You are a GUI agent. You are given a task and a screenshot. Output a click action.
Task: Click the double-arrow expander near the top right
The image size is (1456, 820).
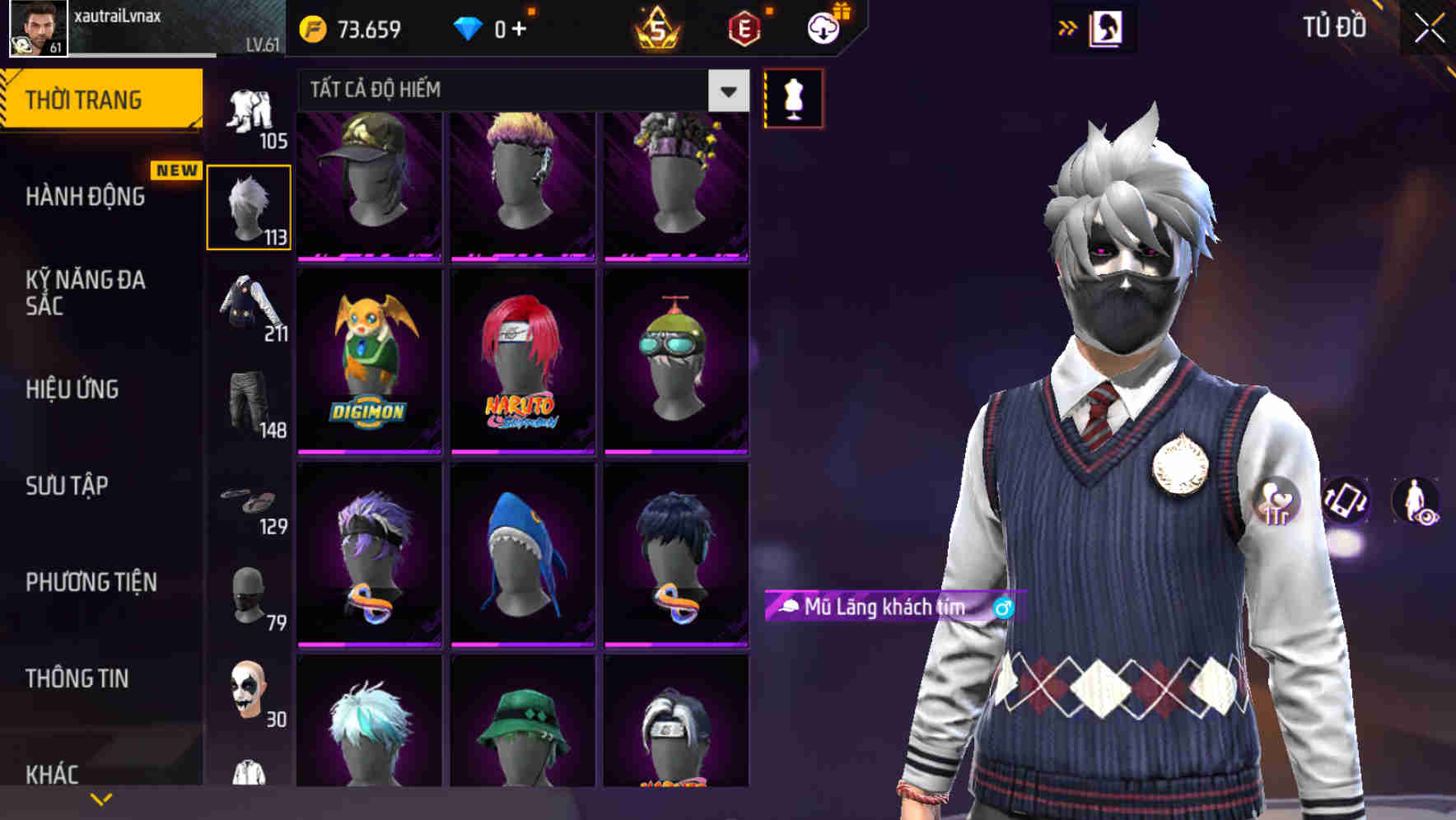[1067, 27]
